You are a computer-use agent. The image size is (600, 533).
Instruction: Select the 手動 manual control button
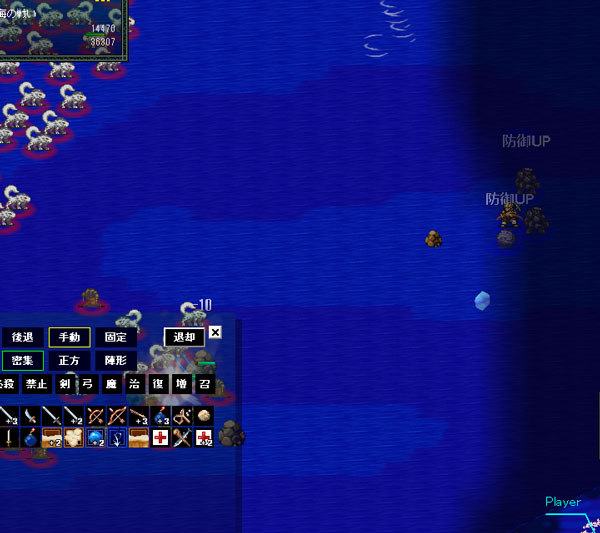click(69, 338)
